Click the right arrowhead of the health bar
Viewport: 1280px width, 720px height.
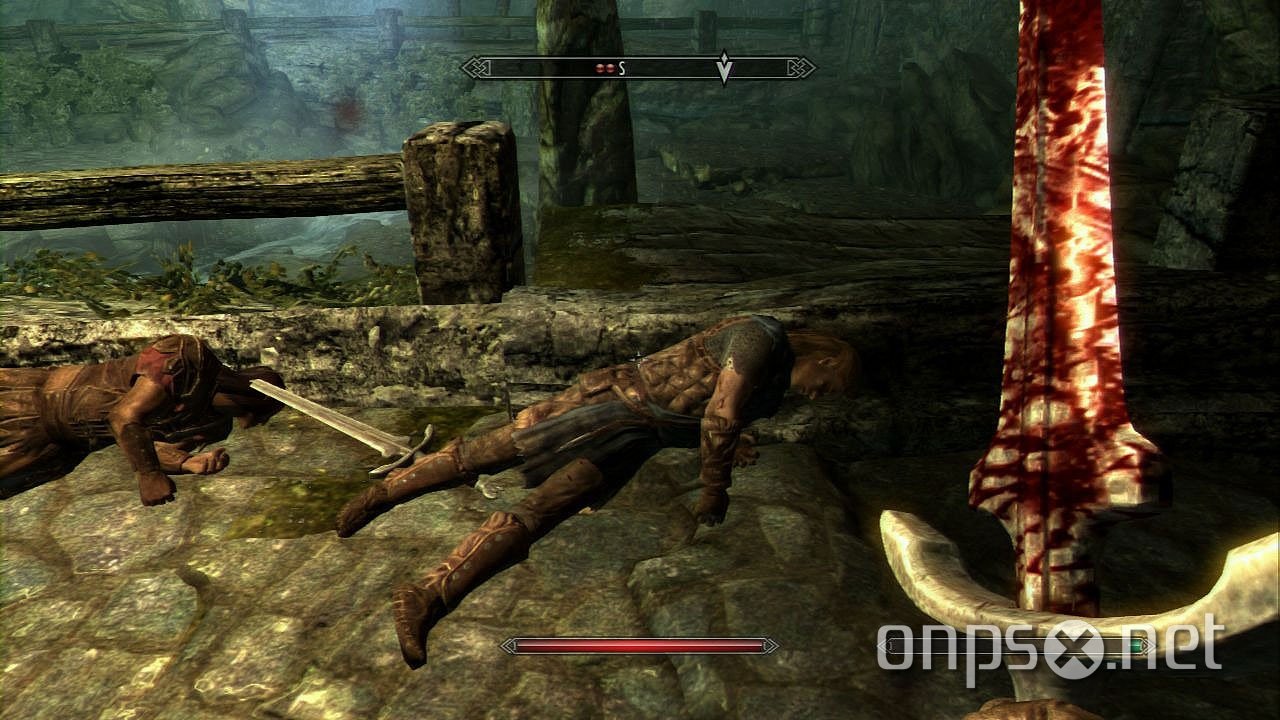click(772, 644)
